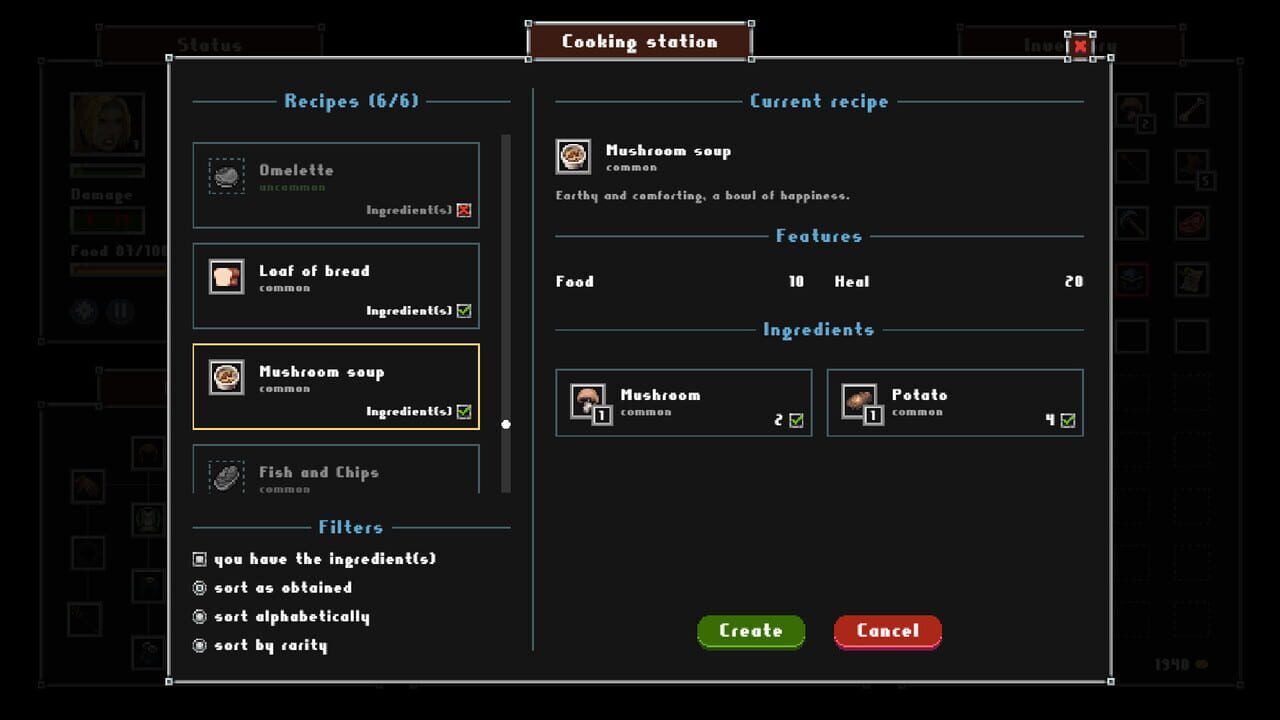Click the Create button
The image size is (1280, 720).
[751, 631]
